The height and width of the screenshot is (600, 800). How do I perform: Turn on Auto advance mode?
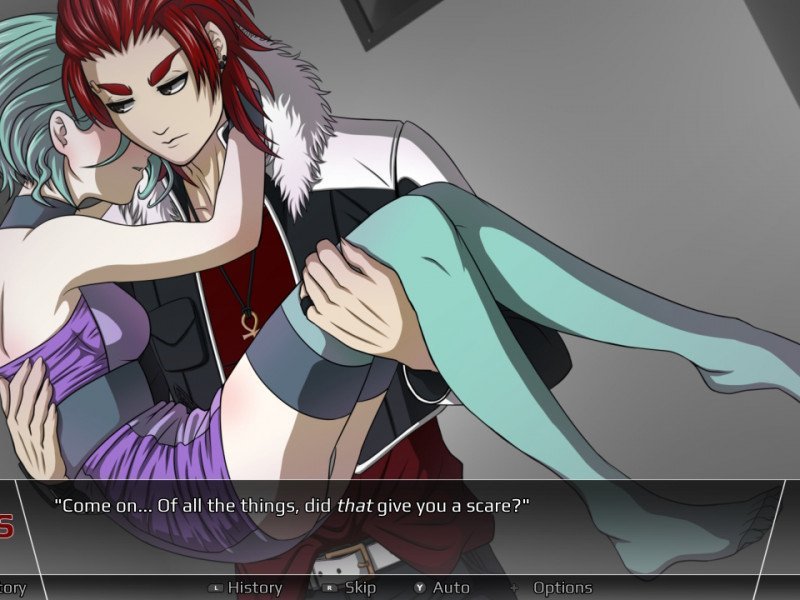click(x=450, y=588)
